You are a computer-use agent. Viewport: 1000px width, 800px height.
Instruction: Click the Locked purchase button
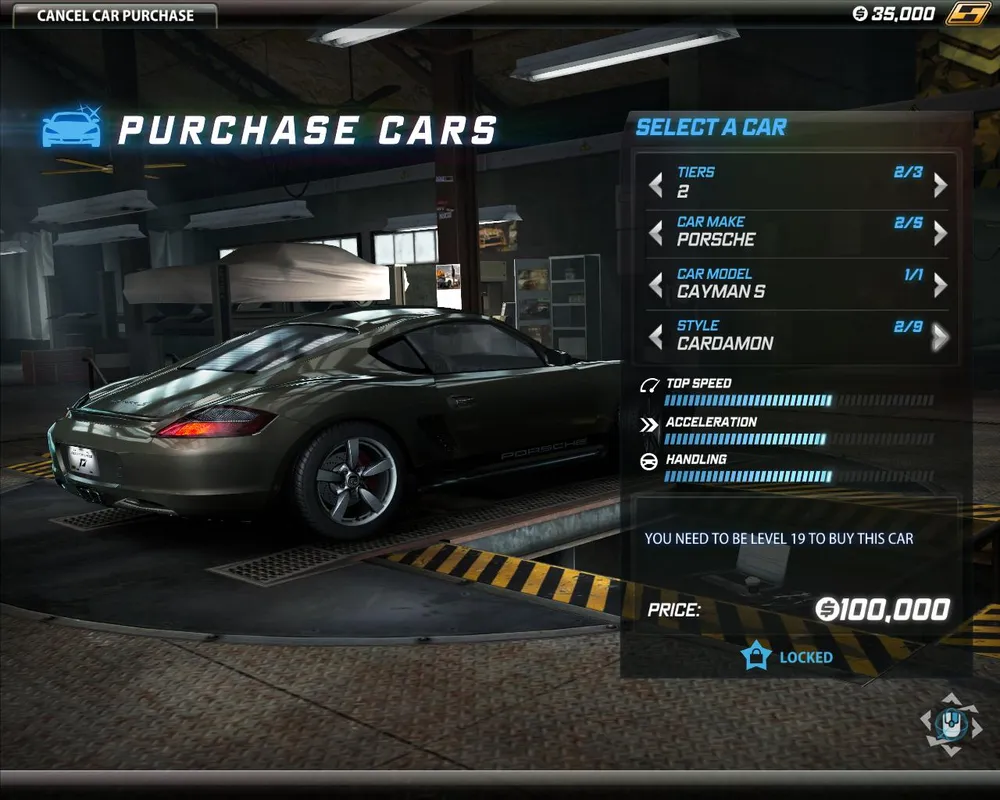pos(788,657)
